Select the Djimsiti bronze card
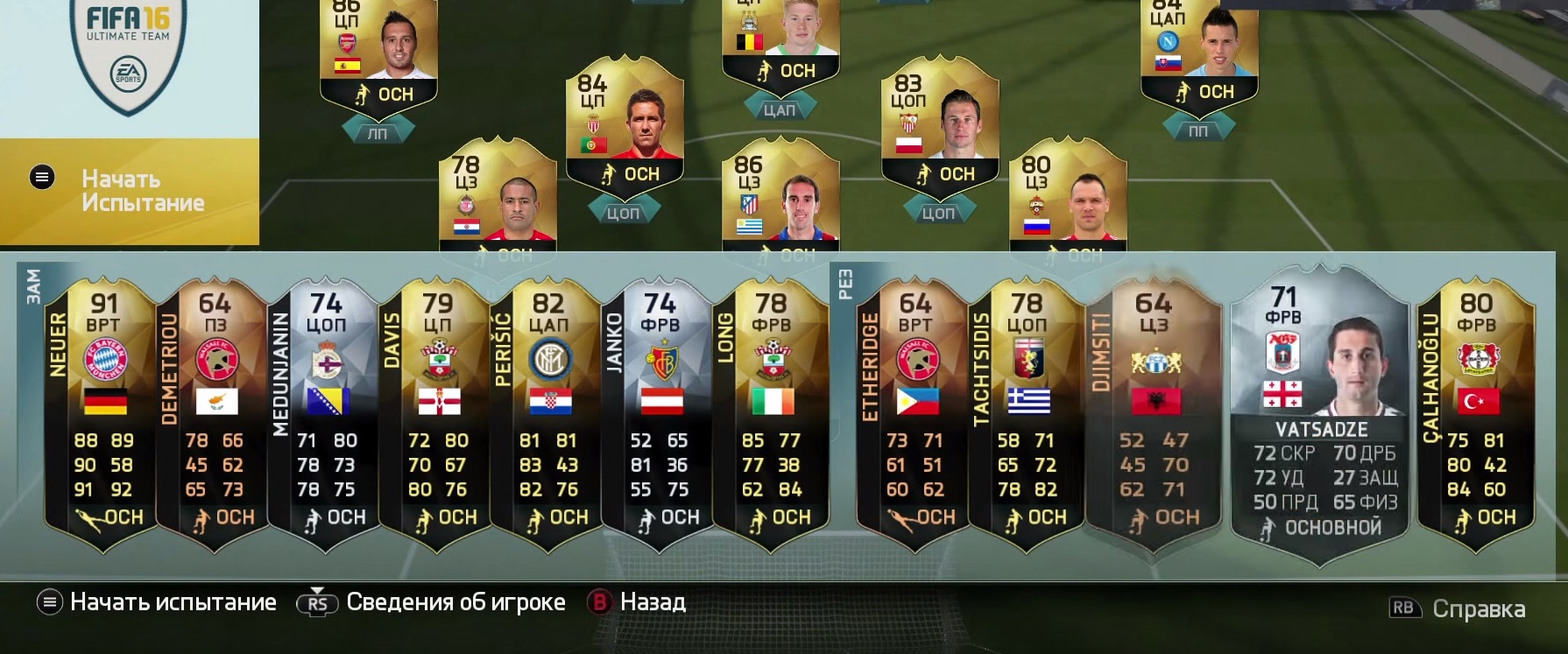 [1153, 411]
